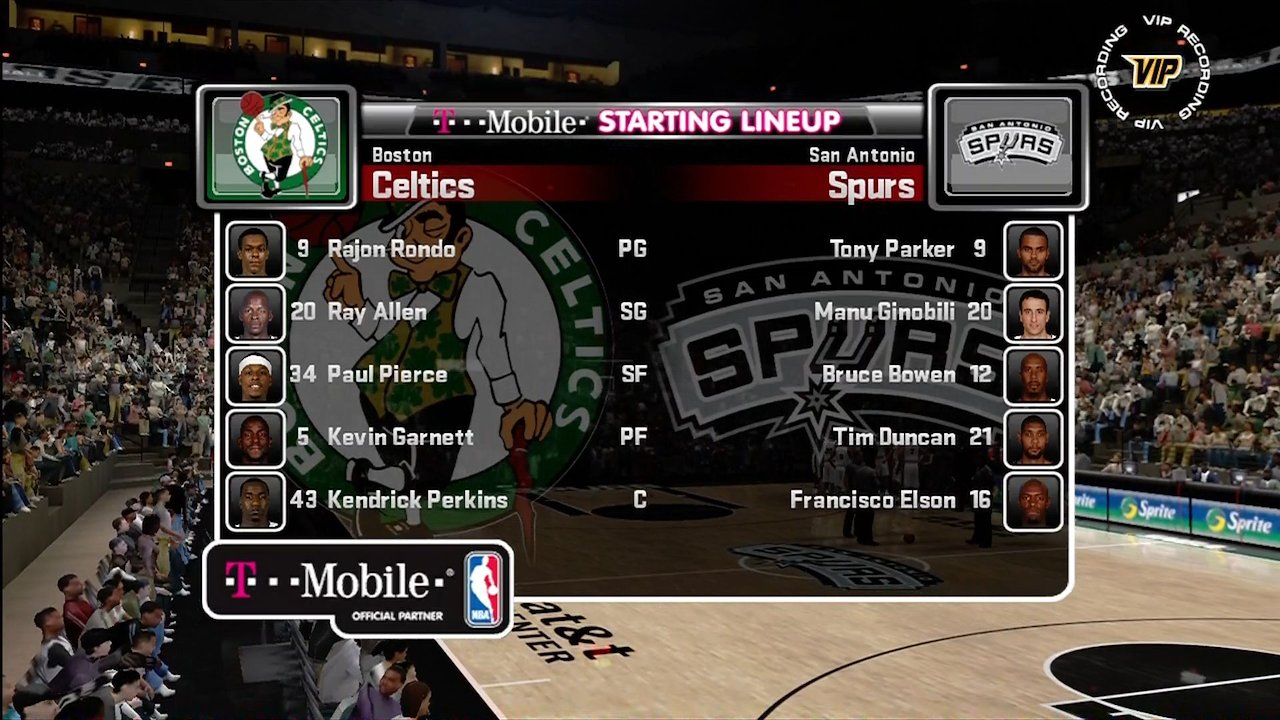
Task: Select Kevin Garnett's lineup portrait
Action: click(255, 438)
